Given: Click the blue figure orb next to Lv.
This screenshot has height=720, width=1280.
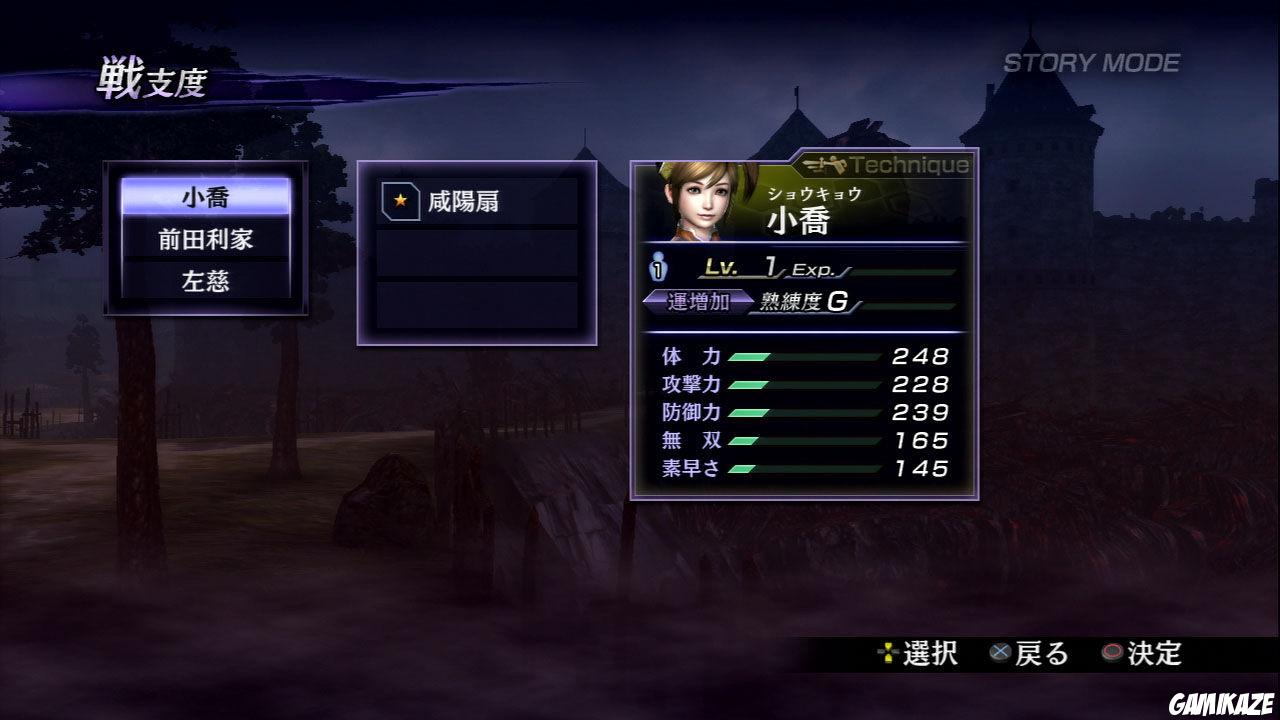Looking at the screenshot, I should tap(660, 267).
